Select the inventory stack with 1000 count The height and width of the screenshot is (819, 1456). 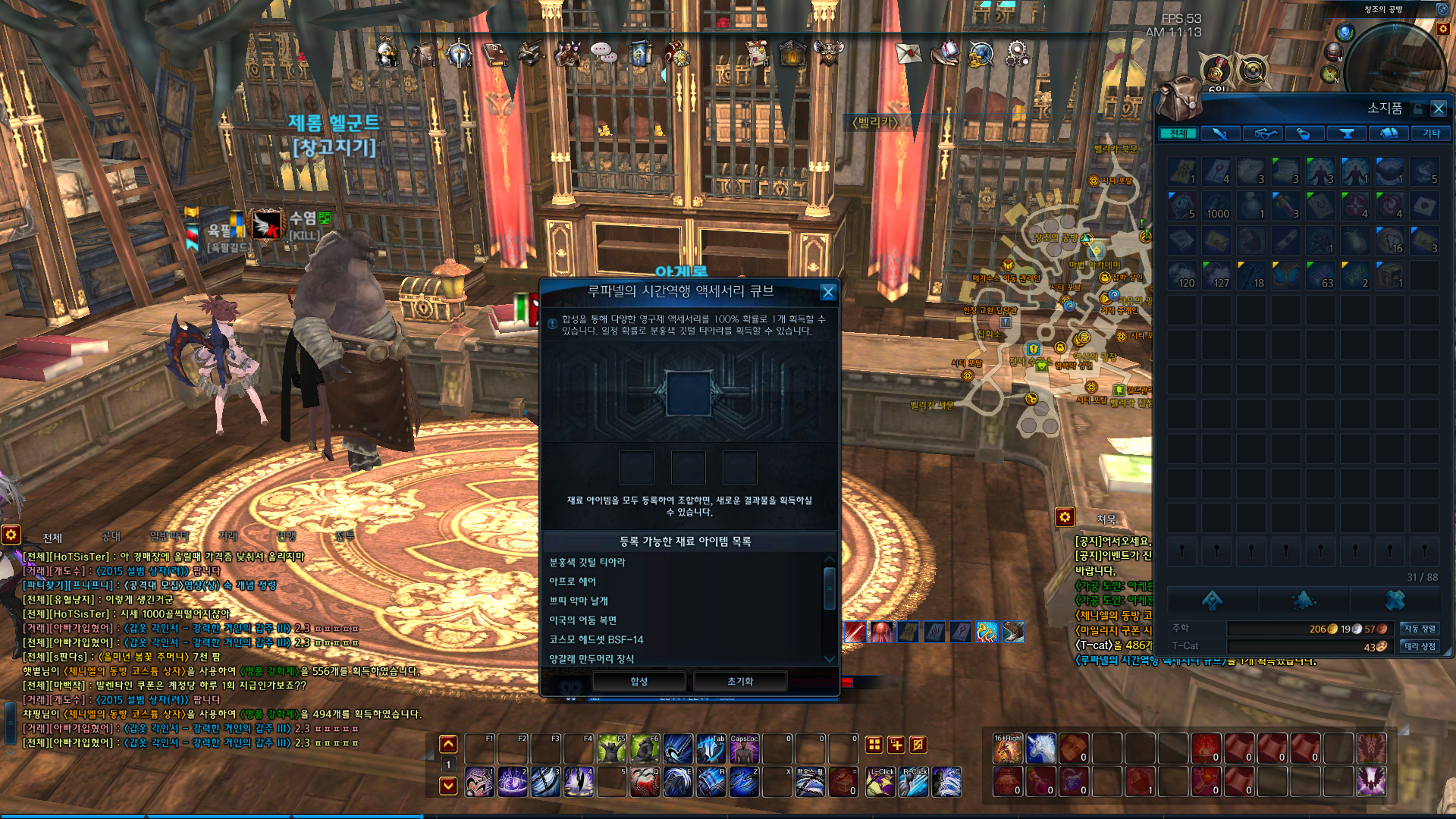coord(1216,206)
